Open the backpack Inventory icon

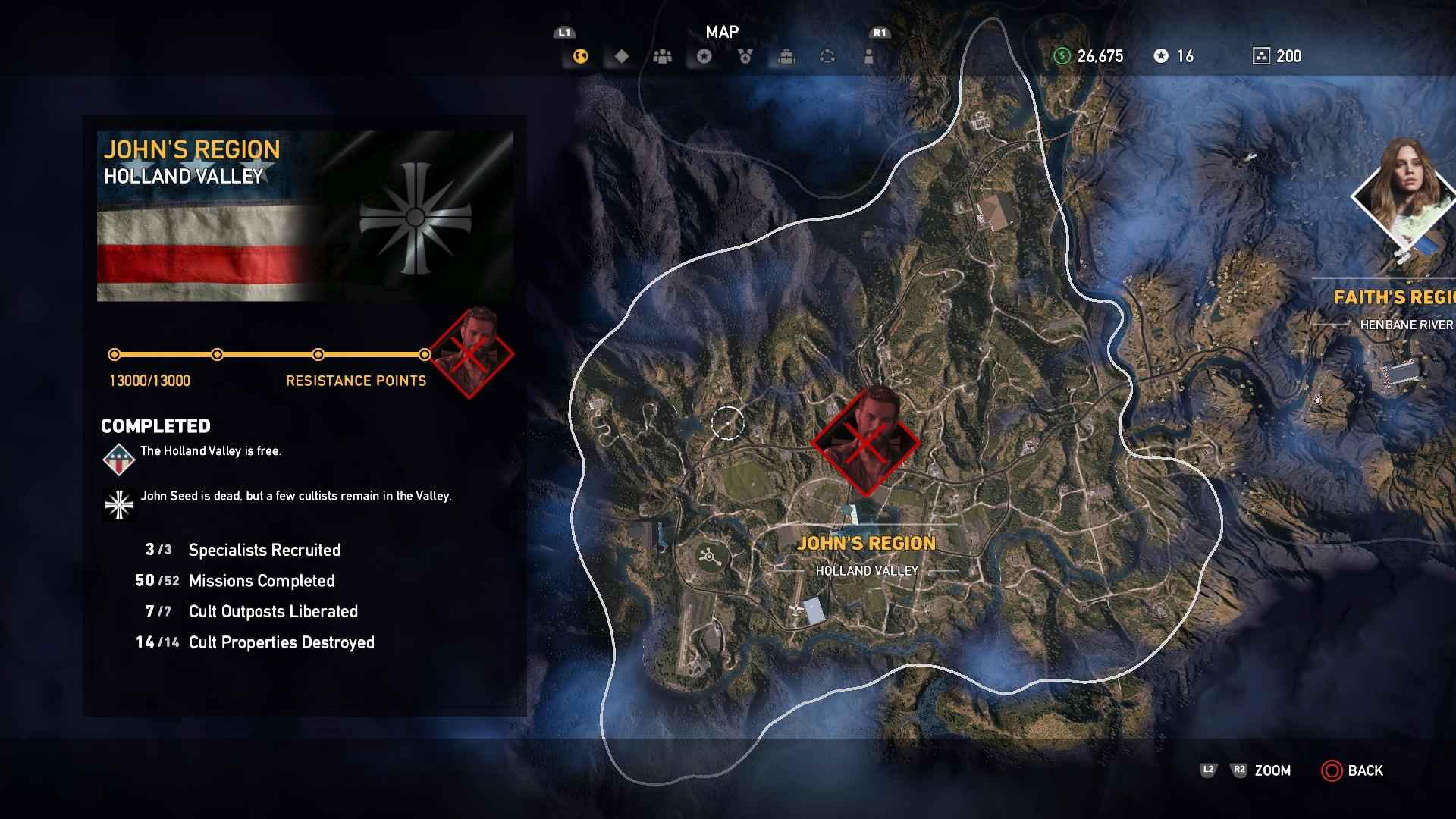pyautogui.click(x=786, y=56)
